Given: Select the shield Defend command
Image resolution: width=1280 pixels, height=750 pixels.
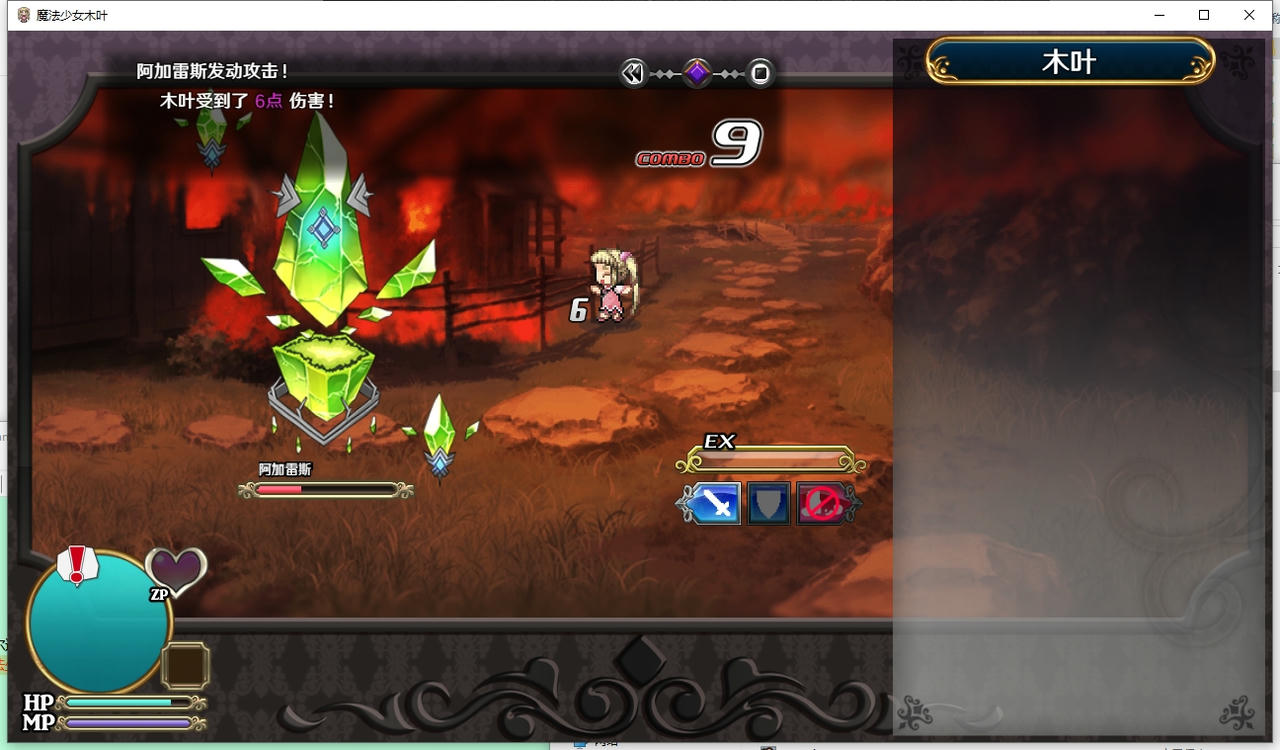Looking at the screenshot, I should coord(767,503).
